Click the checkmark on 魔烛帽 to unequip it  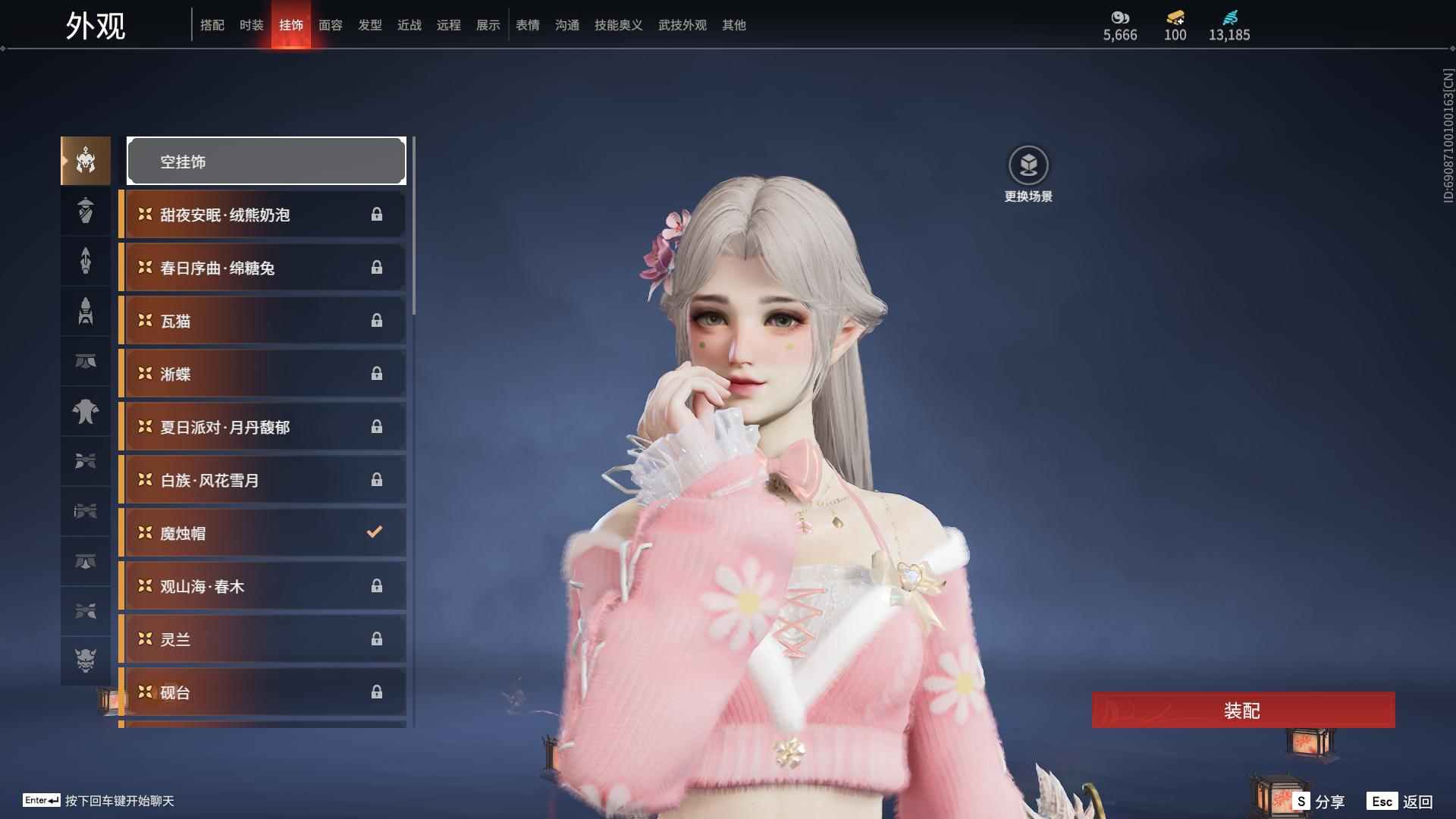(x=374, y=532)
